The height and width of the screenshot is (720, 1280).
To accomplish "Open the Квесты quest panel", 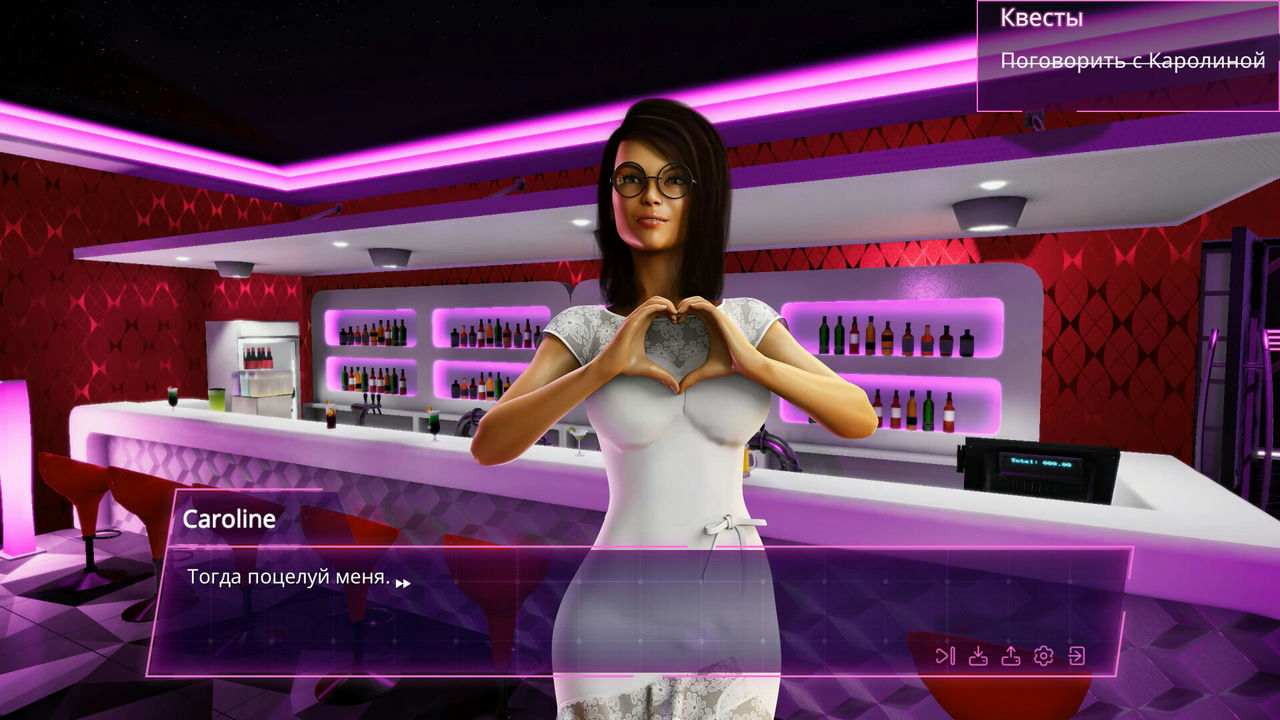I will (x=1040, y=17).
